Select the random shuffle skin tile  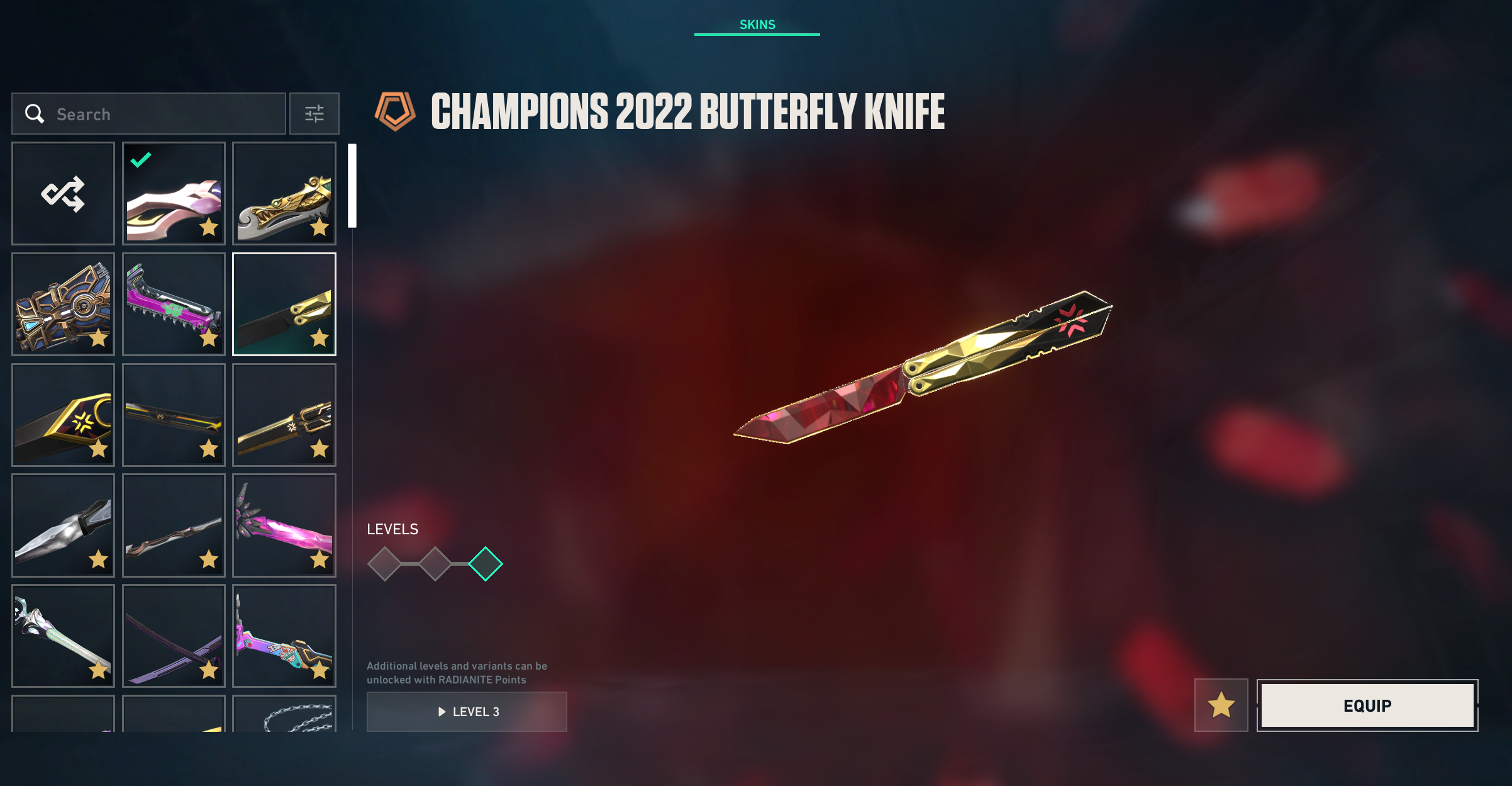63,193
